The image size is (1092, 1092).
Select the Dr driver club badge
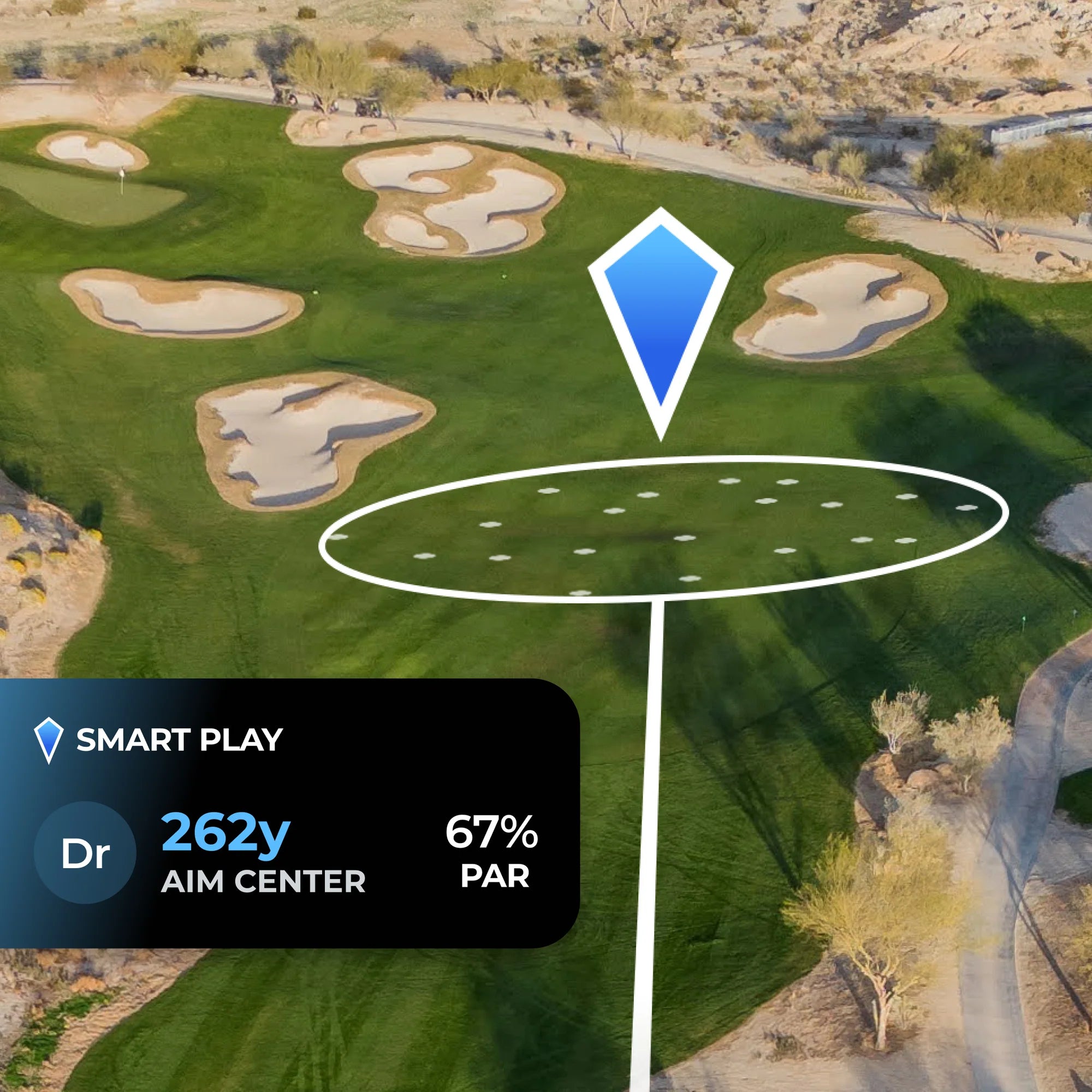[x=85, y=853]
